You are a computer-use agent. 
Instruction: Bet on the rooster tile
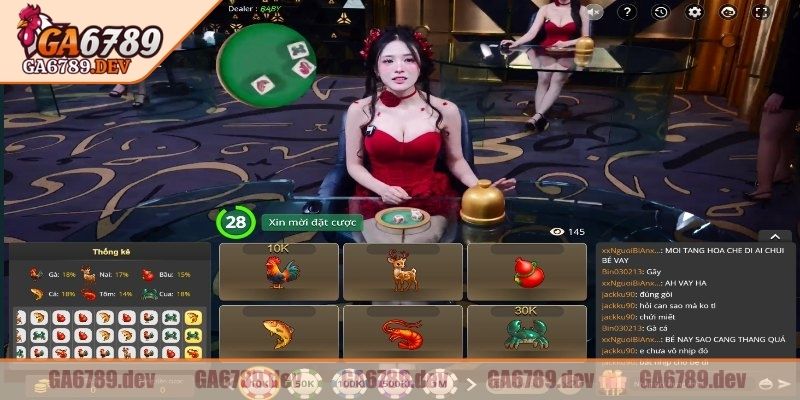click(278, 271)
